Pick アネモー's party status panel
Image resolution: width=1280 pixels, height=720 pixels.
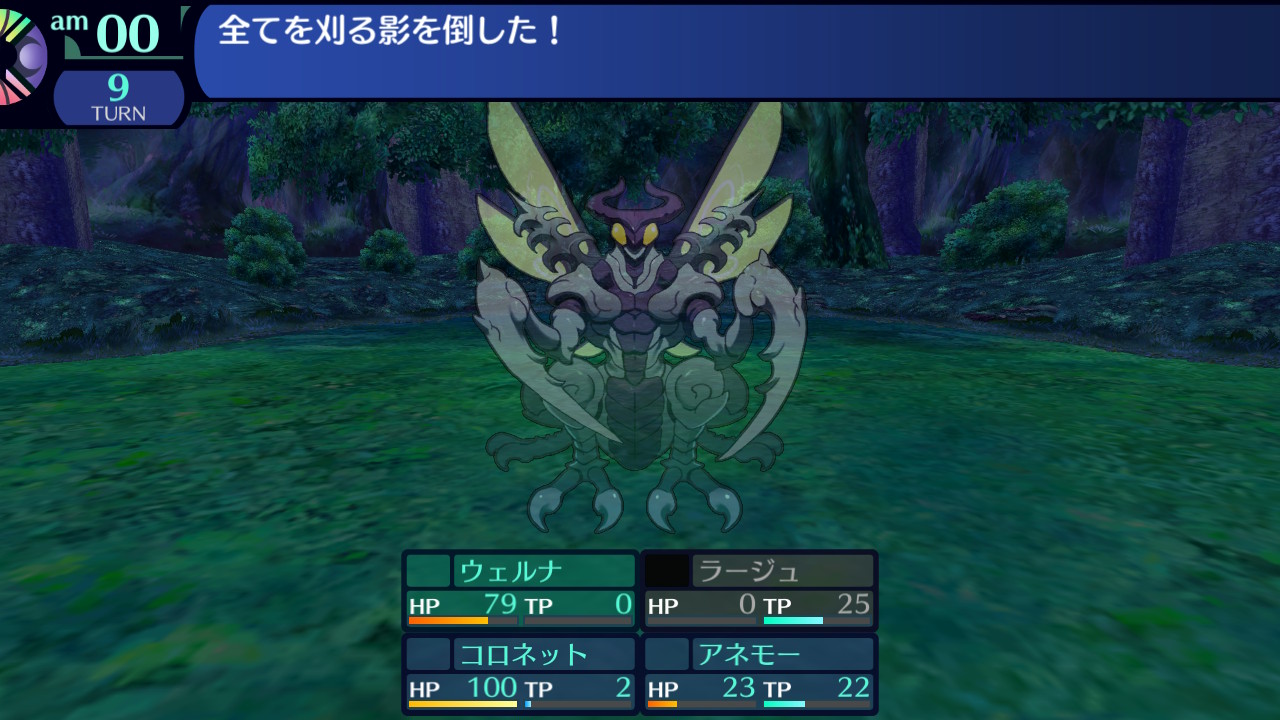tap(759, 673)
